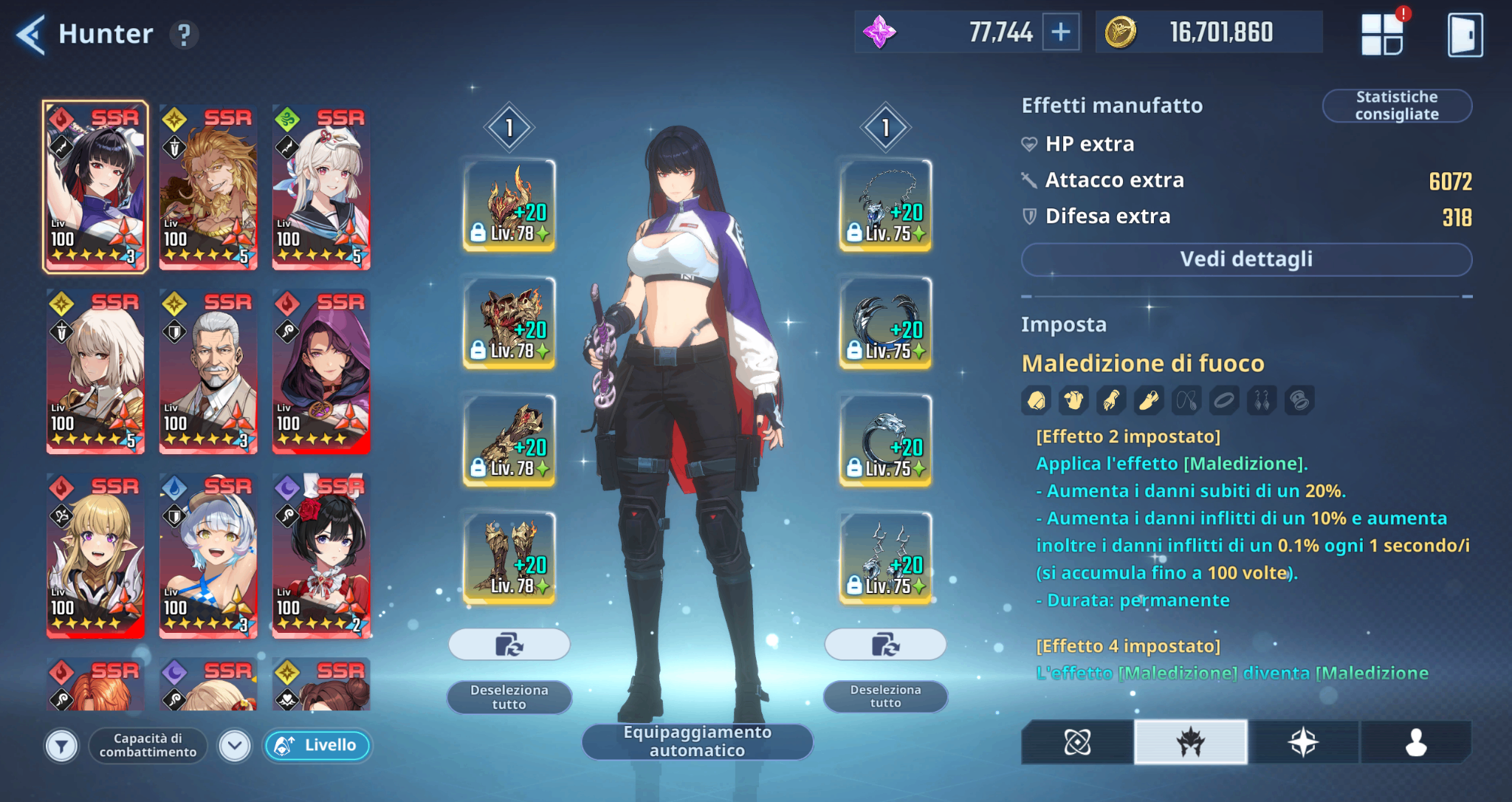Select the Liv. 75 necklace slot
Image resolution: width=1512 pixels, height=802 pixels.
click(885, 205)
